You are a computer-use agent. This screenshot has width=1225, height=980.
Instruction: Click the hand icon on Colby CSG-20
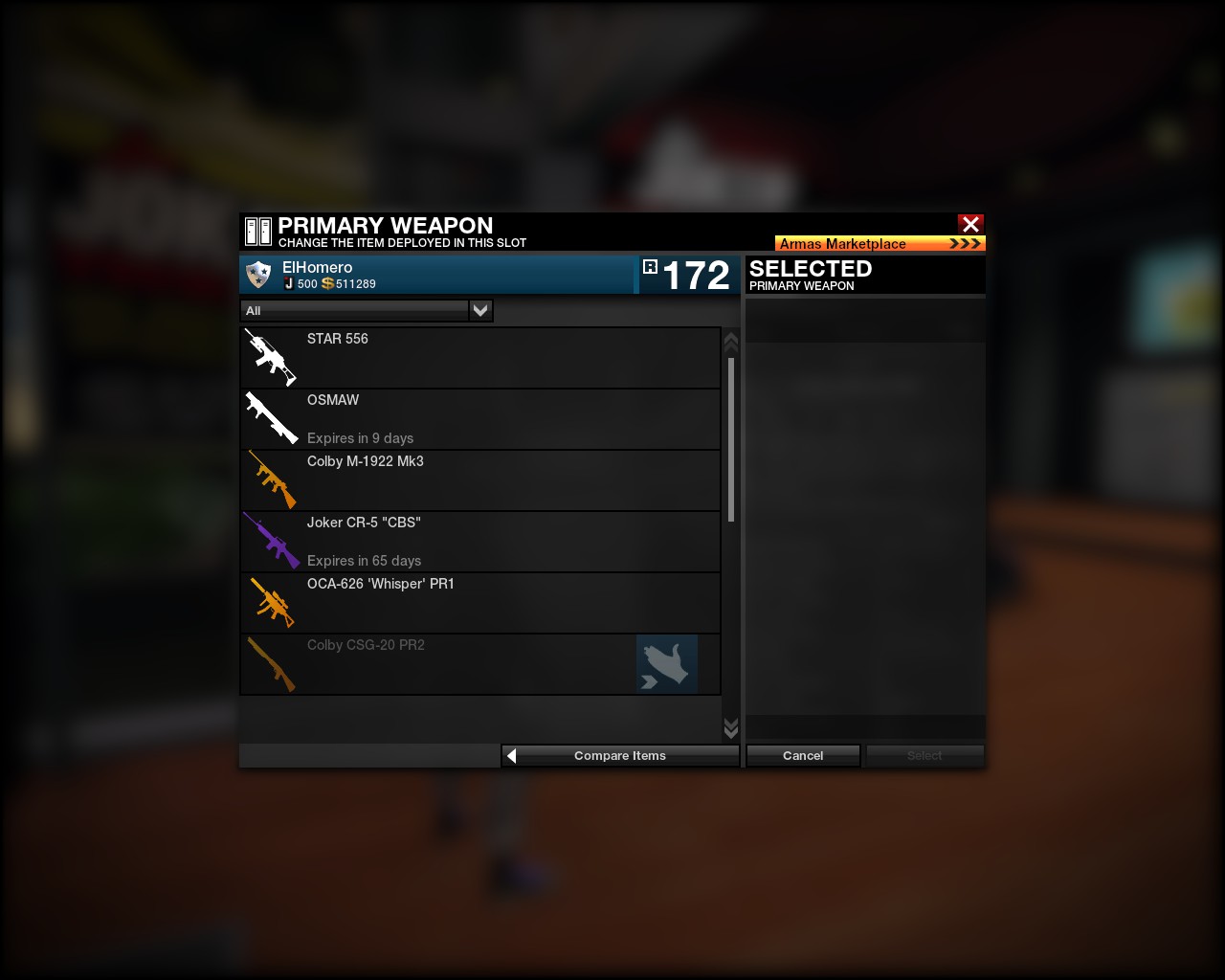pos(666,664)
